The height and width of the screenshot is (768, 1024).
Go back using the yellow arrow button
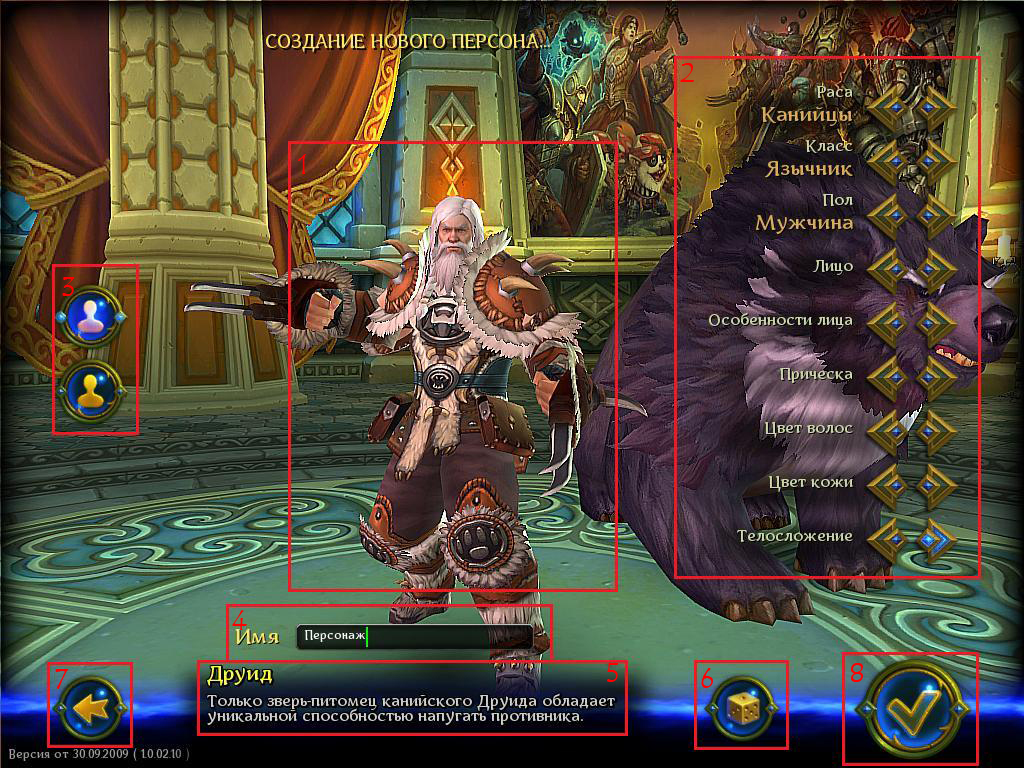tap(92, 708)
